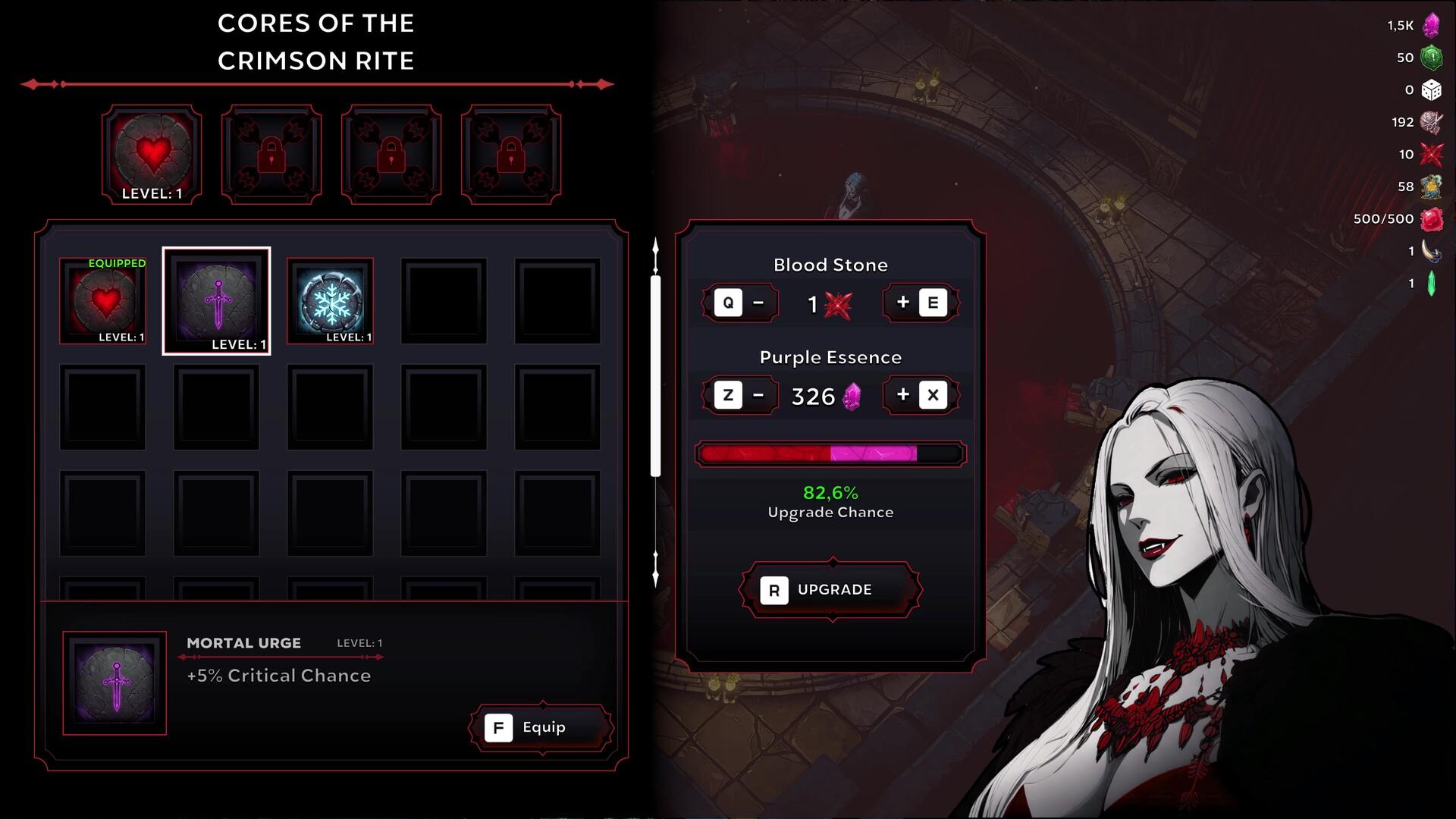
Task: Equip the Mortal Urge core
Action: (x=541, y=728)
